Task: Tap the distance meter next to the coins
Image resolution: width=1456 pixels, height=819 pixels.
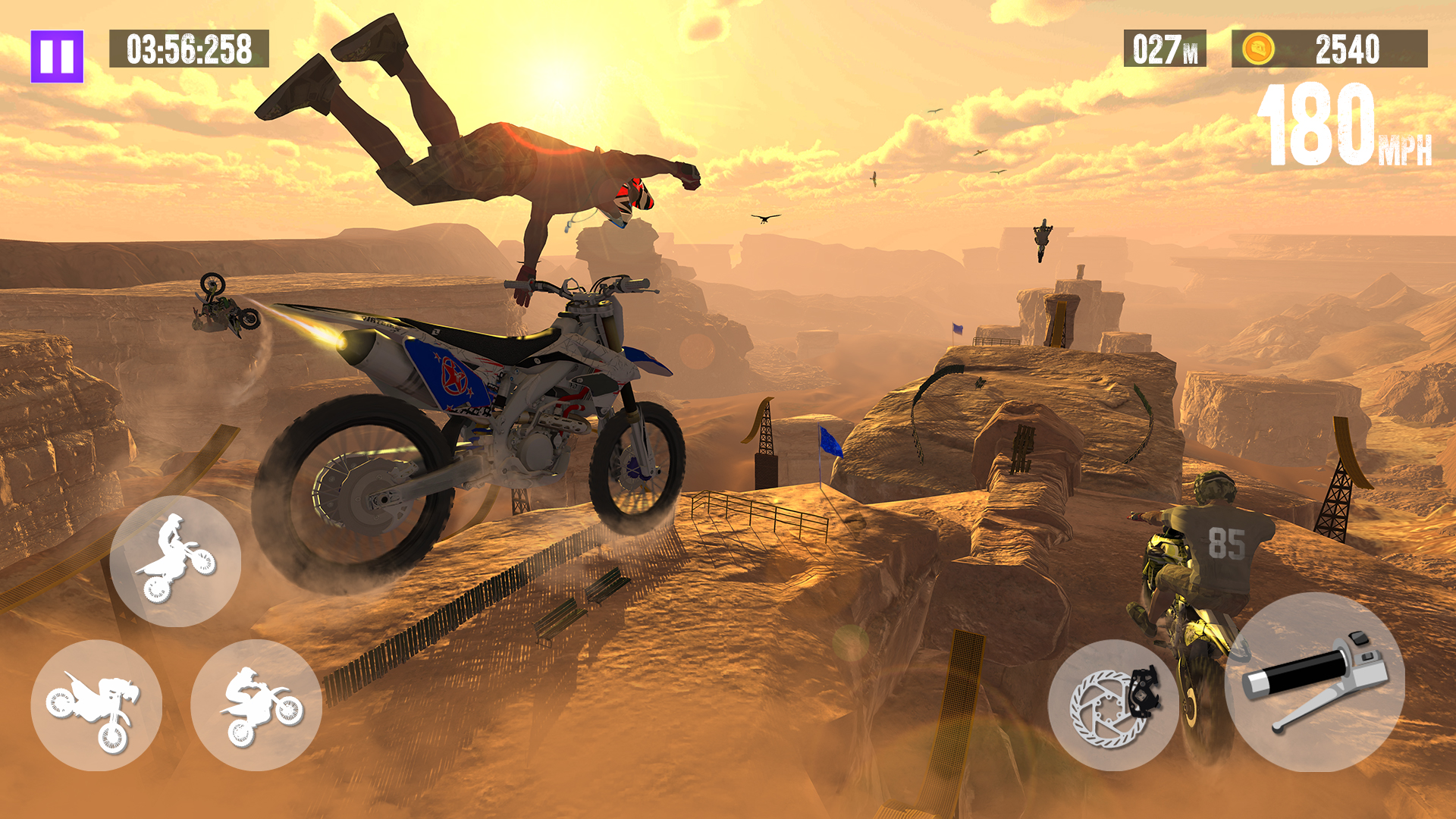Action: pos(1166,49)
